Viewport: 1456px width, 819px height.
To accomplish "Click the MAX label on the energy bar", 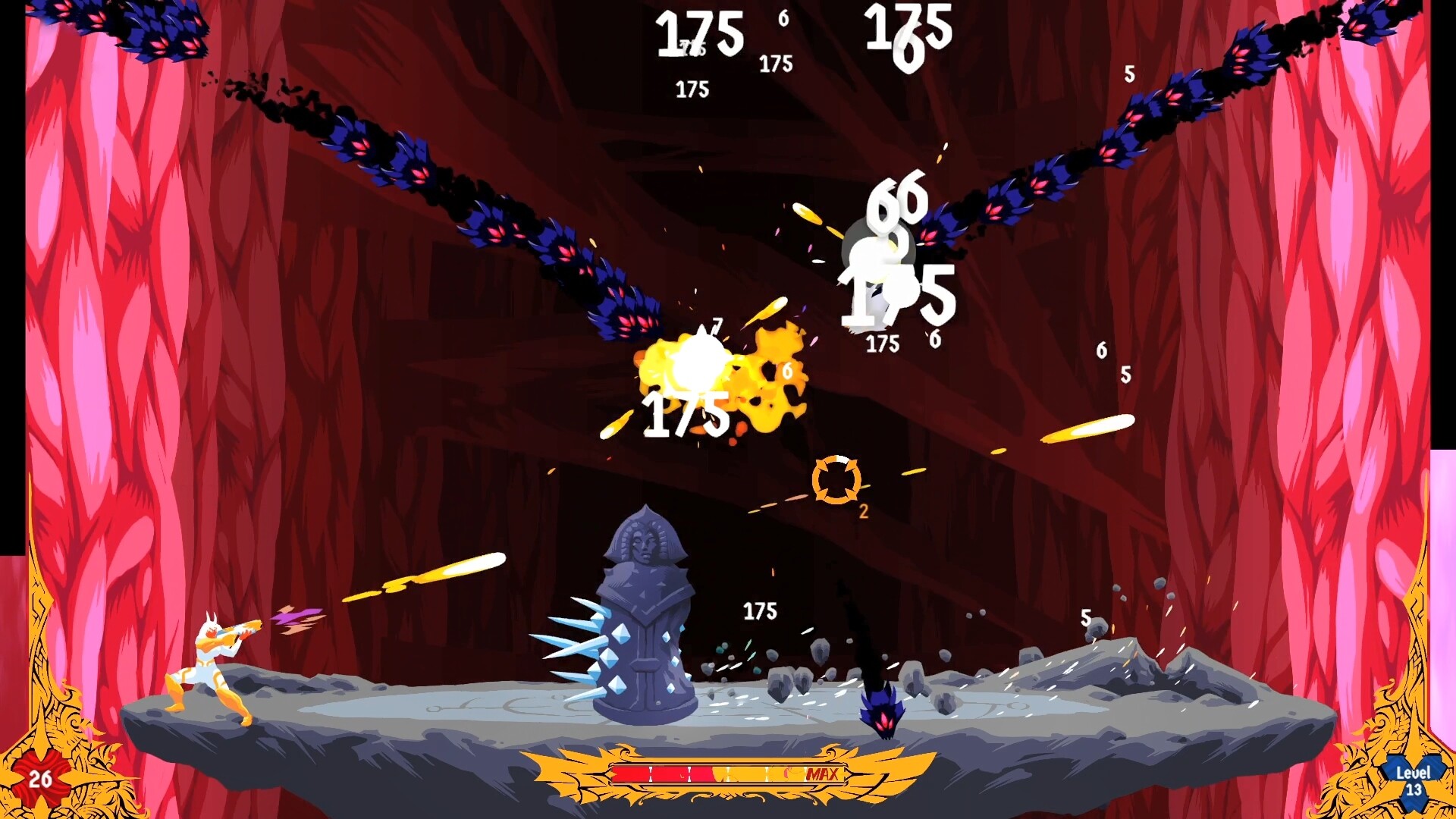I will pyautogui.click(x=825, y=774).
